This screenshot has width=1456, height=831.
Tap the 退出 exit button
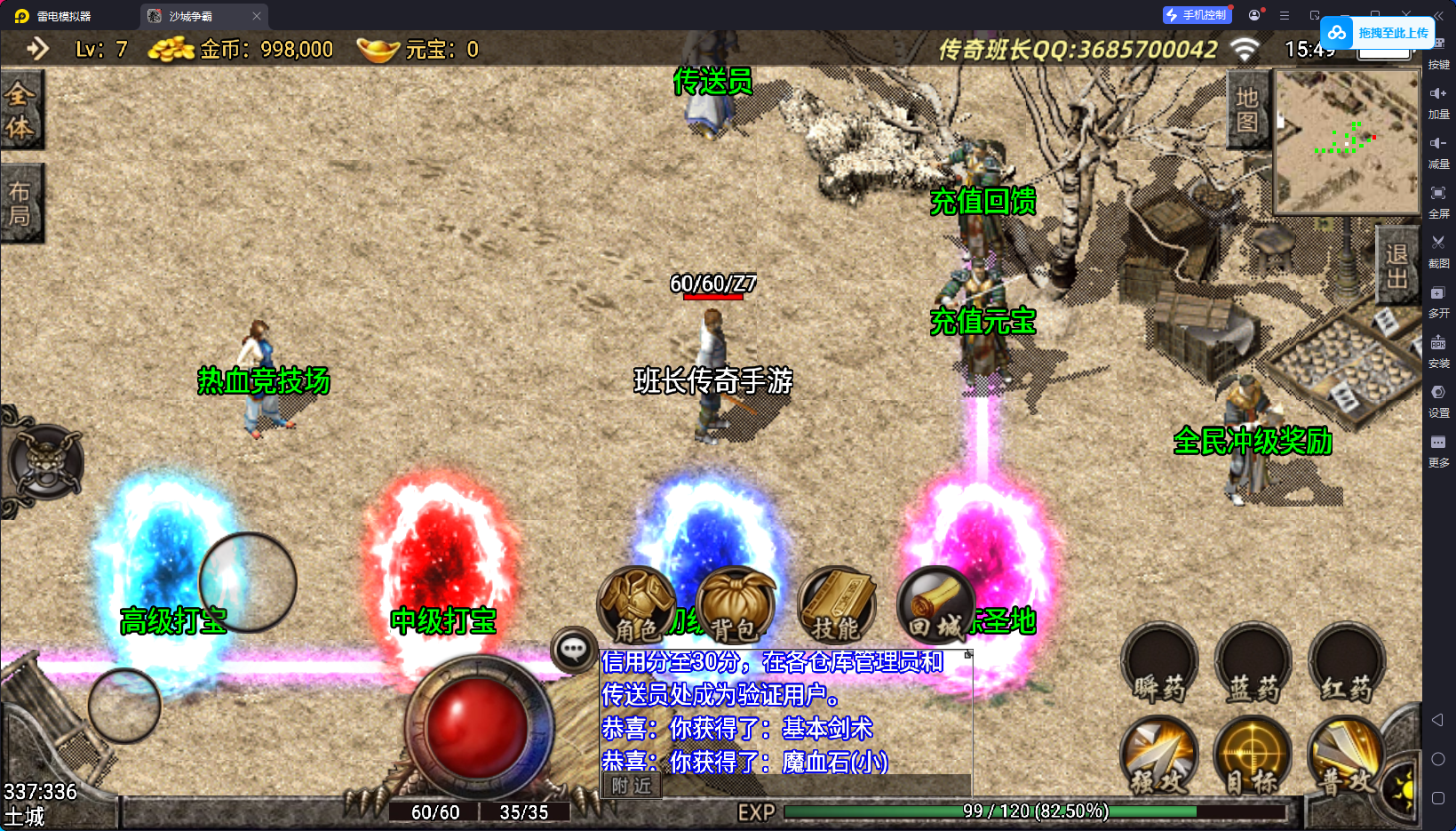[x=1396, y=266]
